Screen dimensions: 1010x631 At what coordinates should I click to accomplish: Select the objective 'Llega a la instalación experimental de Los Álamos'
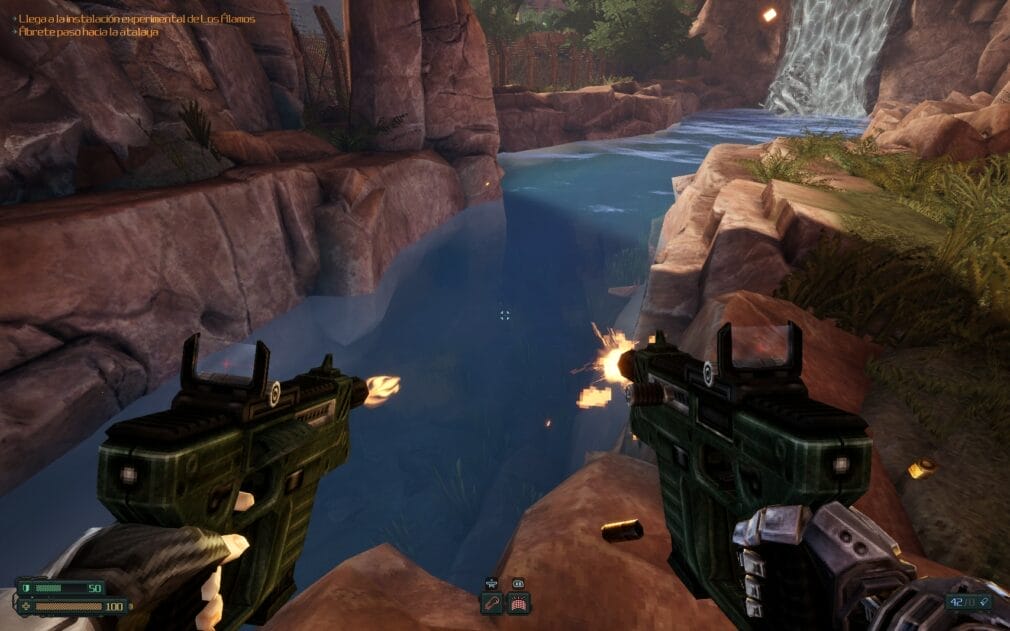(136, 18)
